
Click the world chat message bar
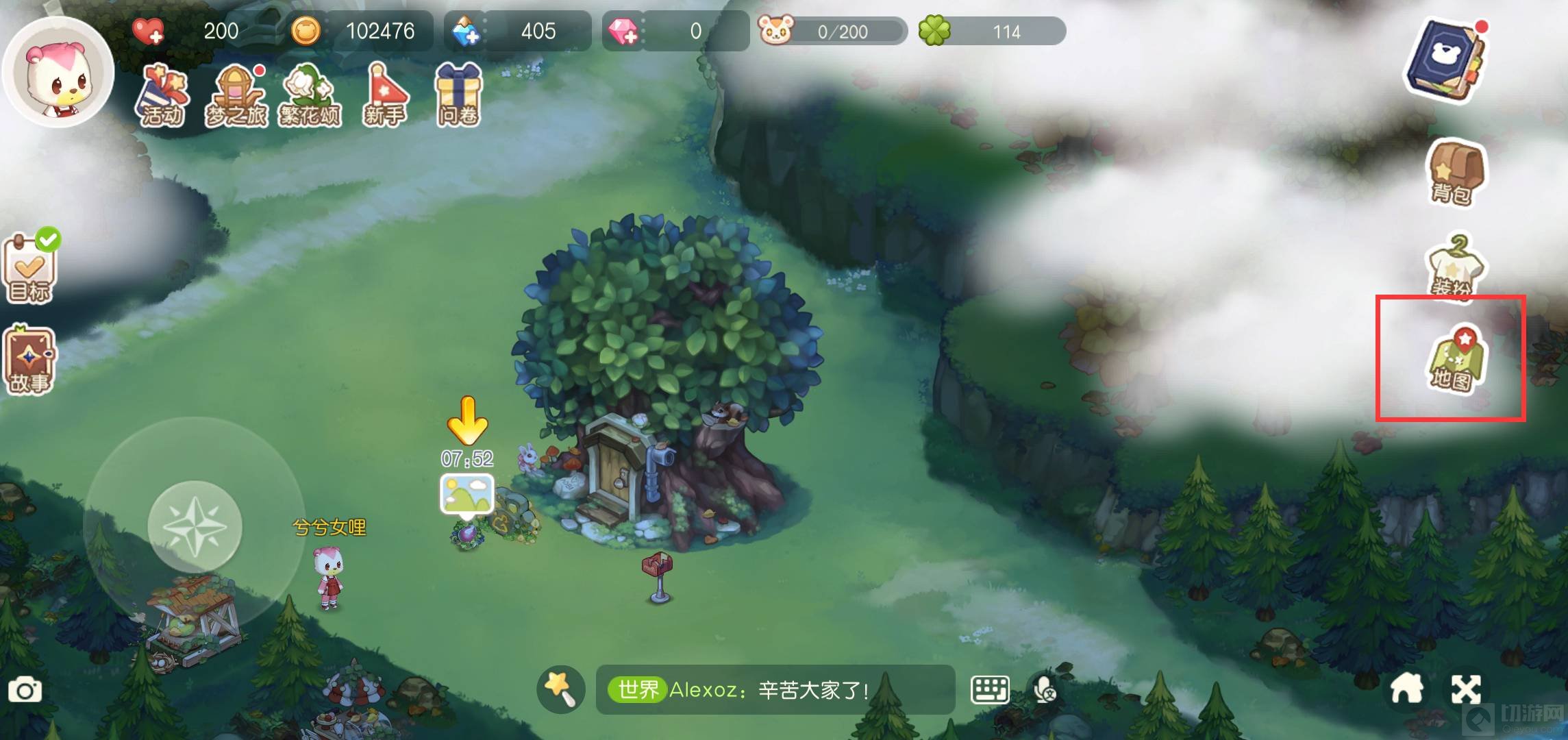tap(774, 689)
